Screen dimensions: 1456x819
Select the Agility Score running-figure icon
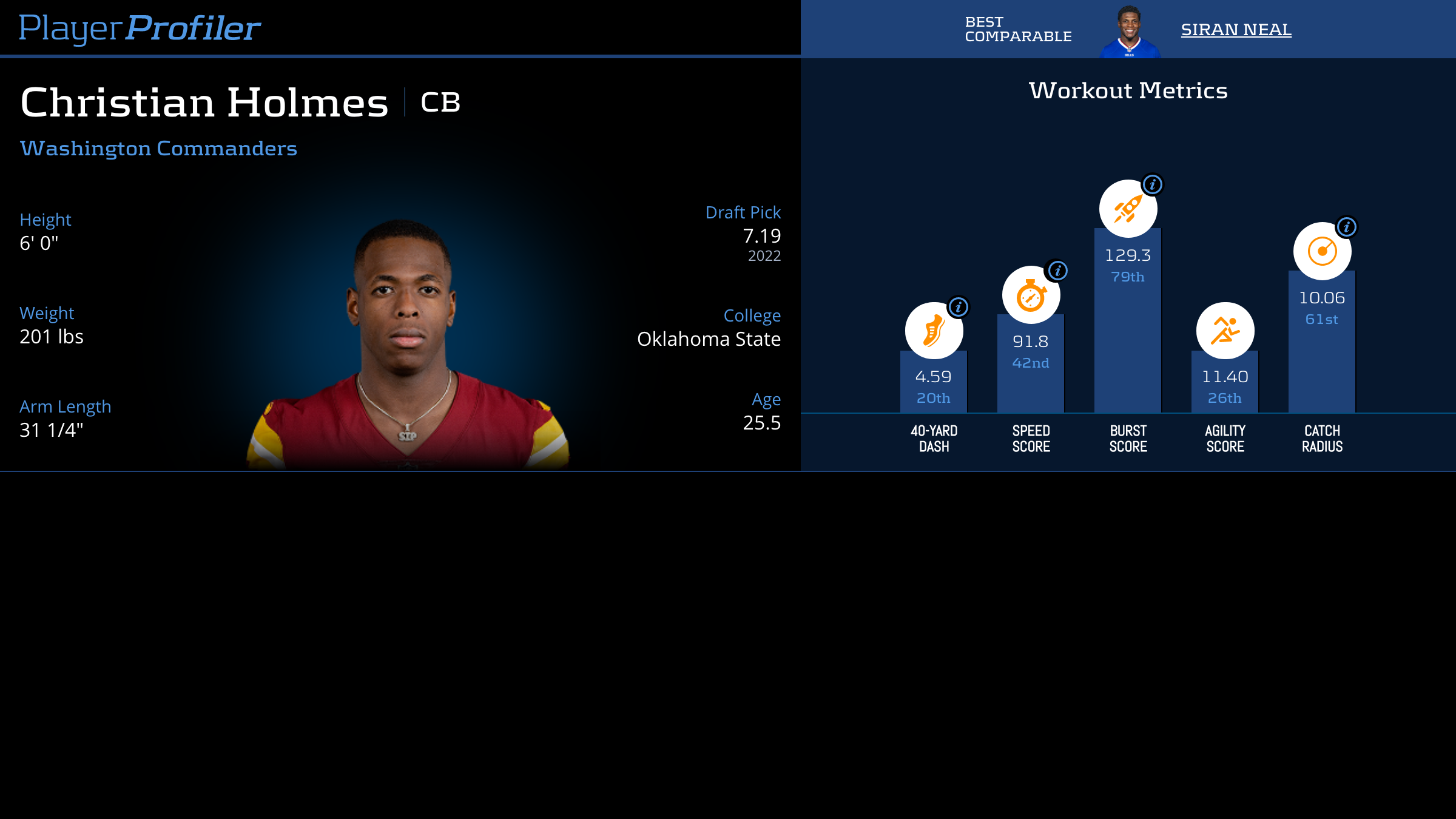pyautogui.click(x=1225, y=331)
